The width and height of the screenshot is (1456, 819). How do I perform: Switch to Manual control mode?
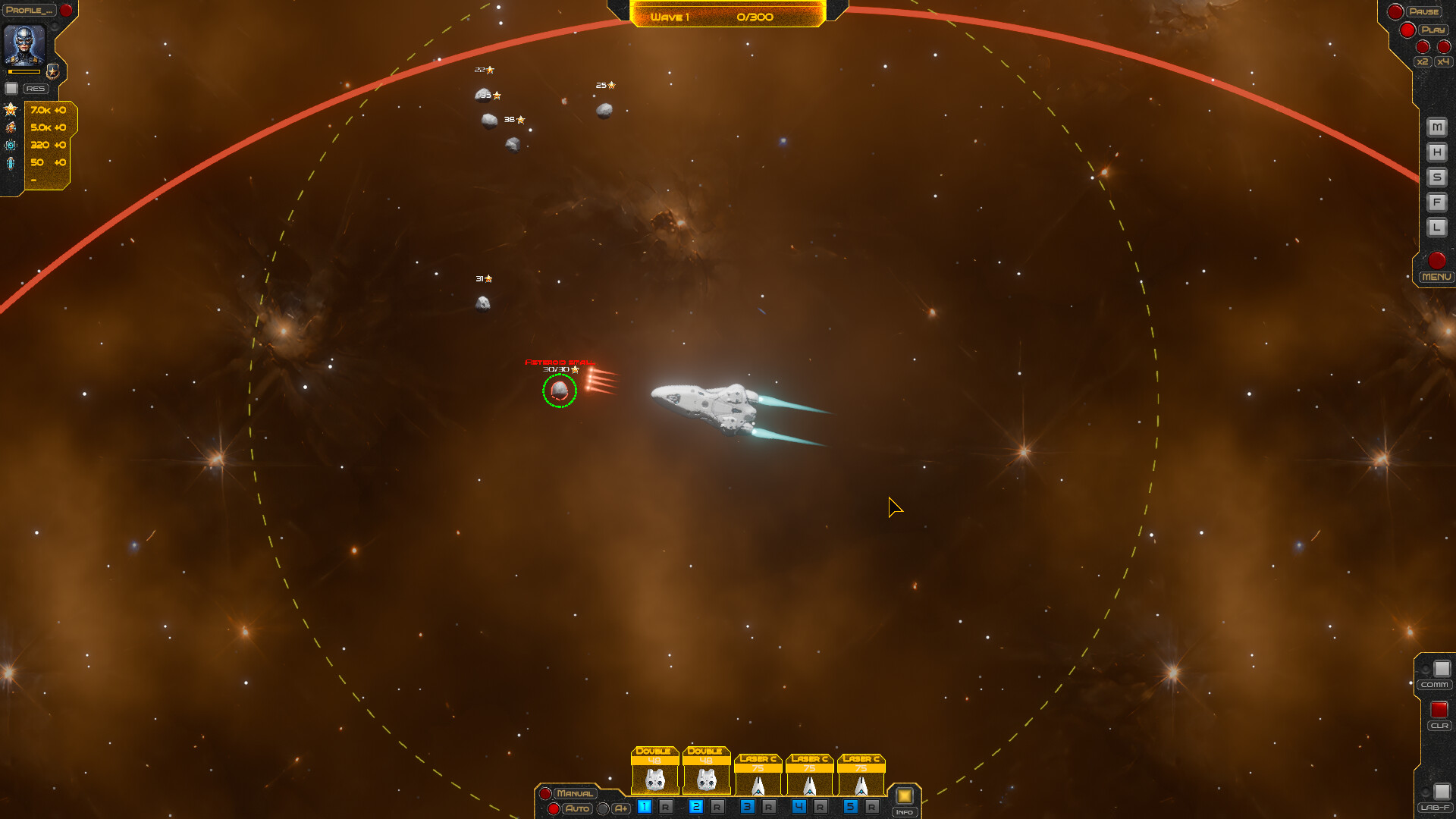[576, 793]
